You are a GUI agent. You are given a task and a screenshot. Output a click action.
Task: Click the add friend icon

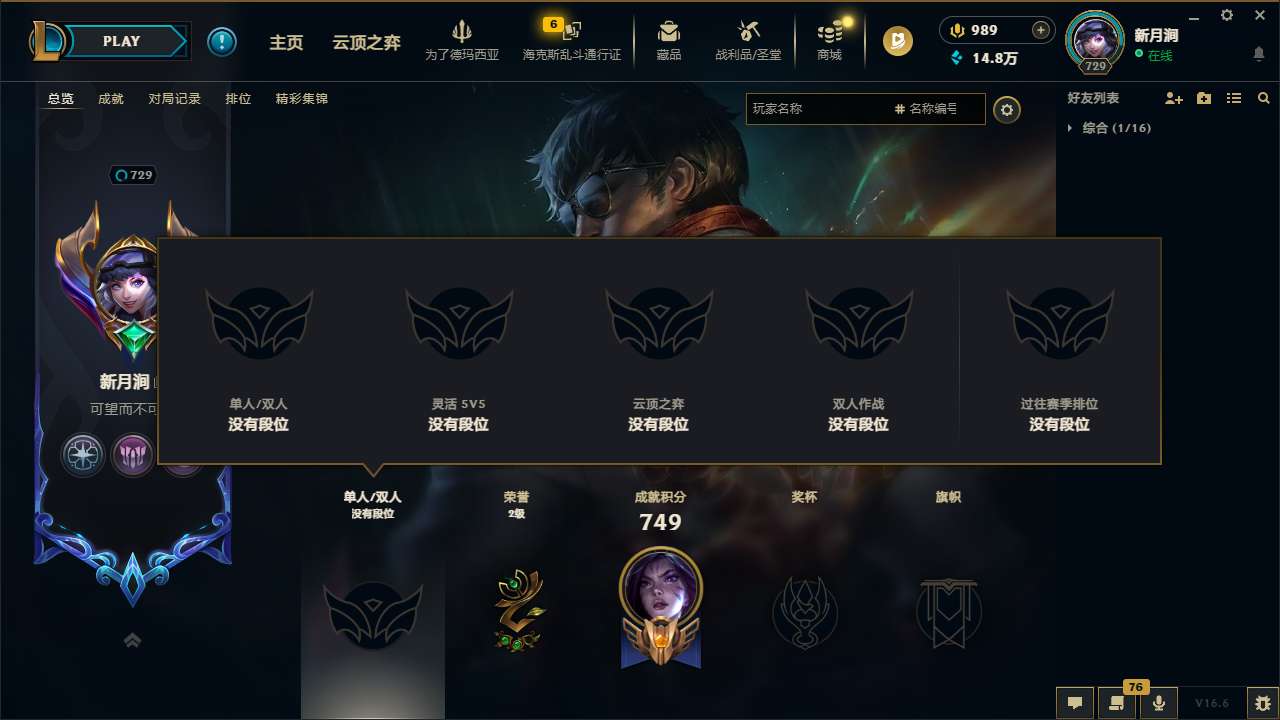[1172, 98]
